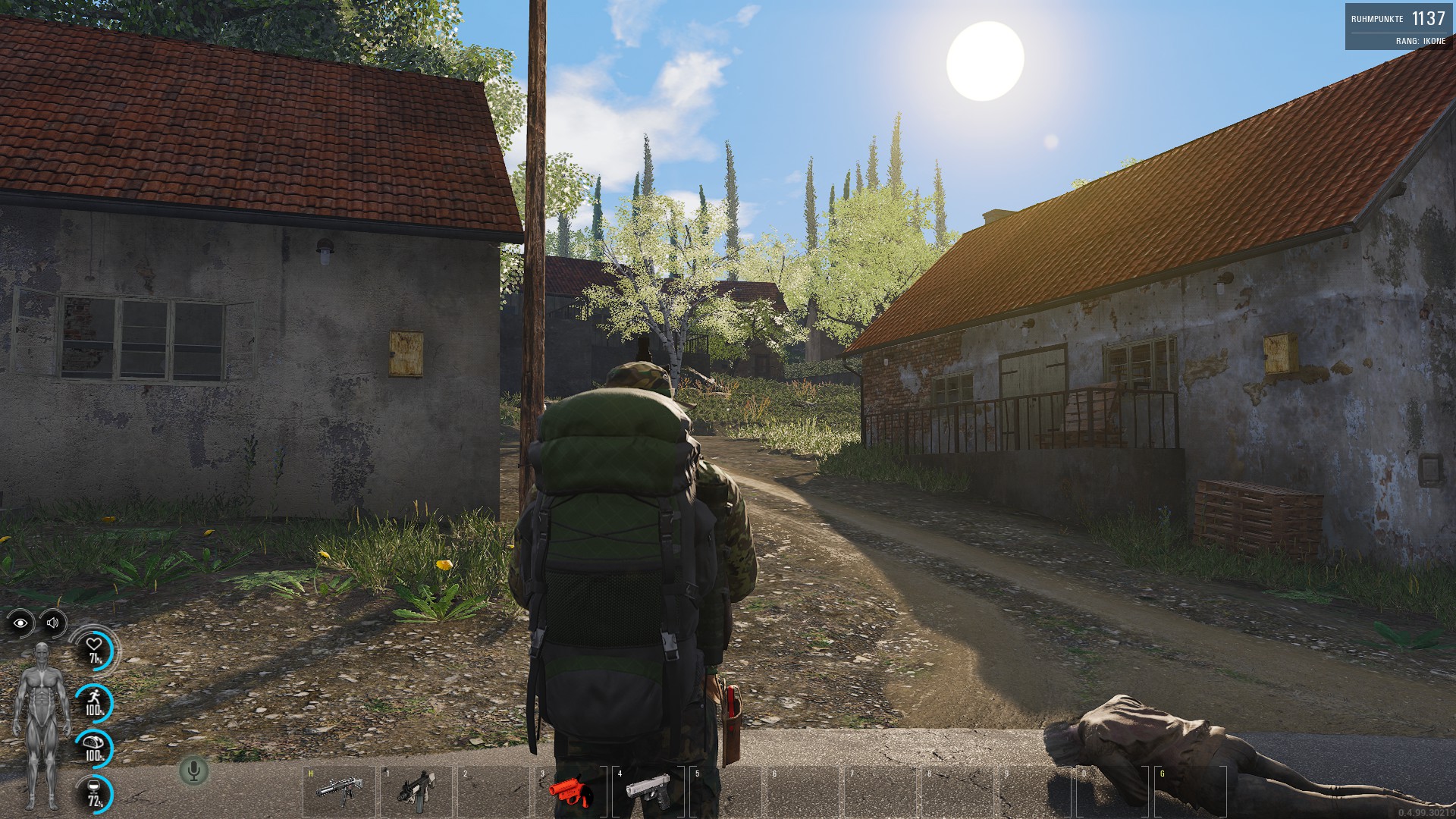Viewport: 1456px width, 819px height.
Task: Select the glass hydration level icon
Action: [95, 793]
